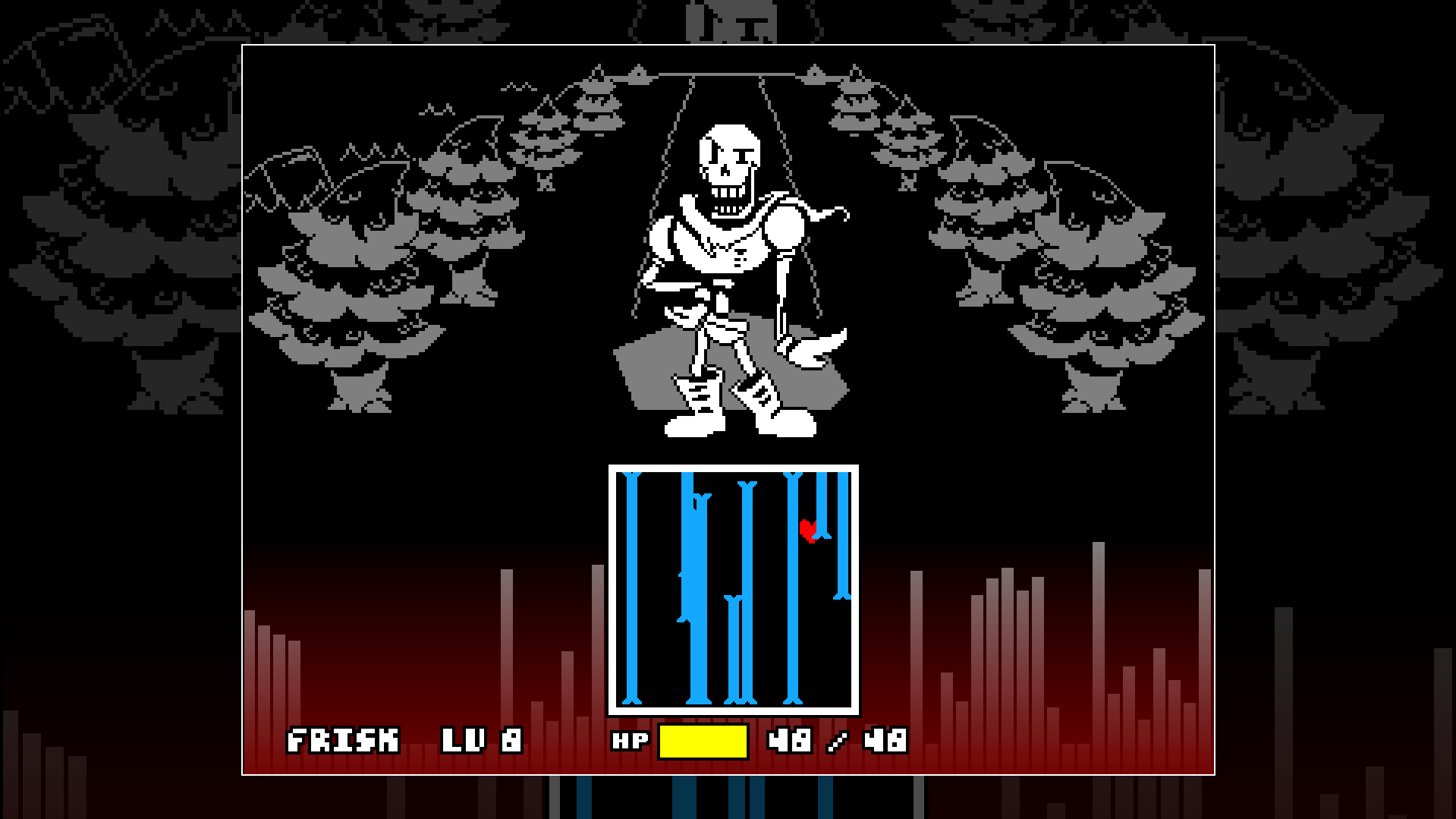Click Papyrus's white battle body armor

(x=725, y=243)
